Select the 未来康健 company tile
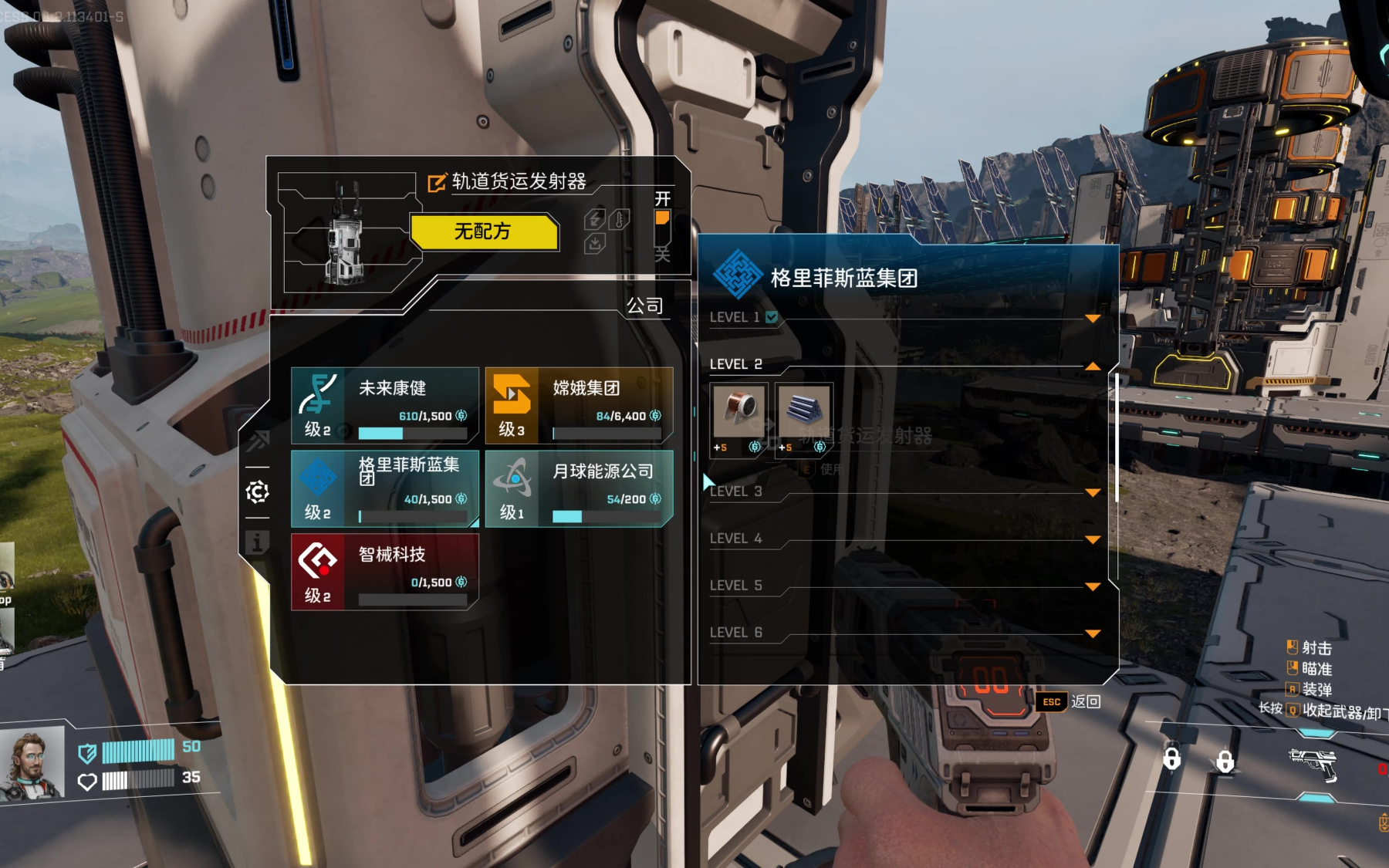The height and width of the screenshot is (868, 1389). click(x=384, y=405)
